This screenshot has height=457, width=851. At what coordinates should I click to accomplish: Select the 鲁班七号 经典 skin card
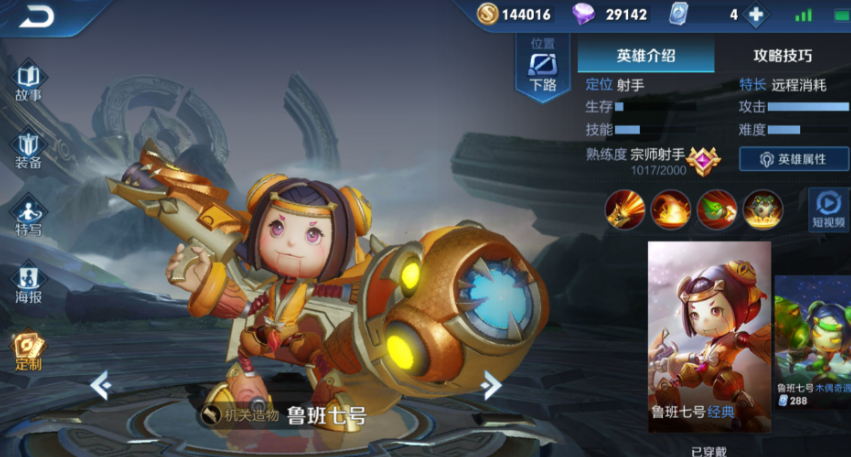click(709, 335)
